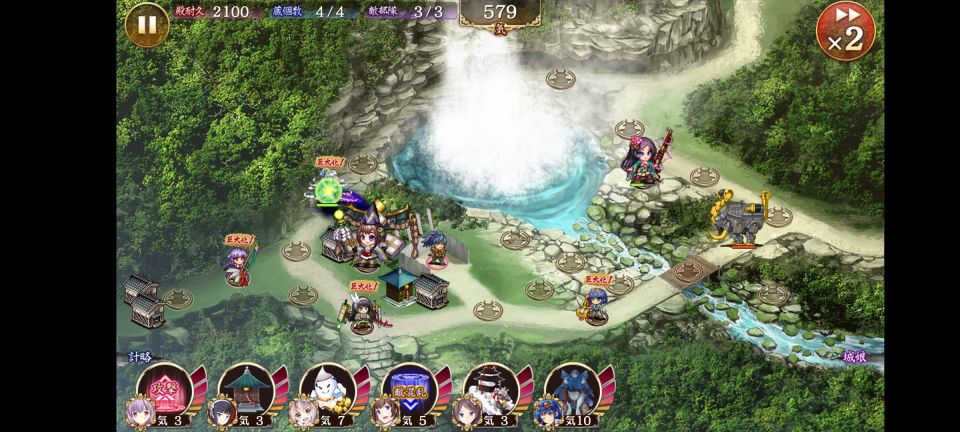The width and height of the screenshot is (960, 432).
Task: Use the green pavilion stratagem
Action: pos(245,388)
